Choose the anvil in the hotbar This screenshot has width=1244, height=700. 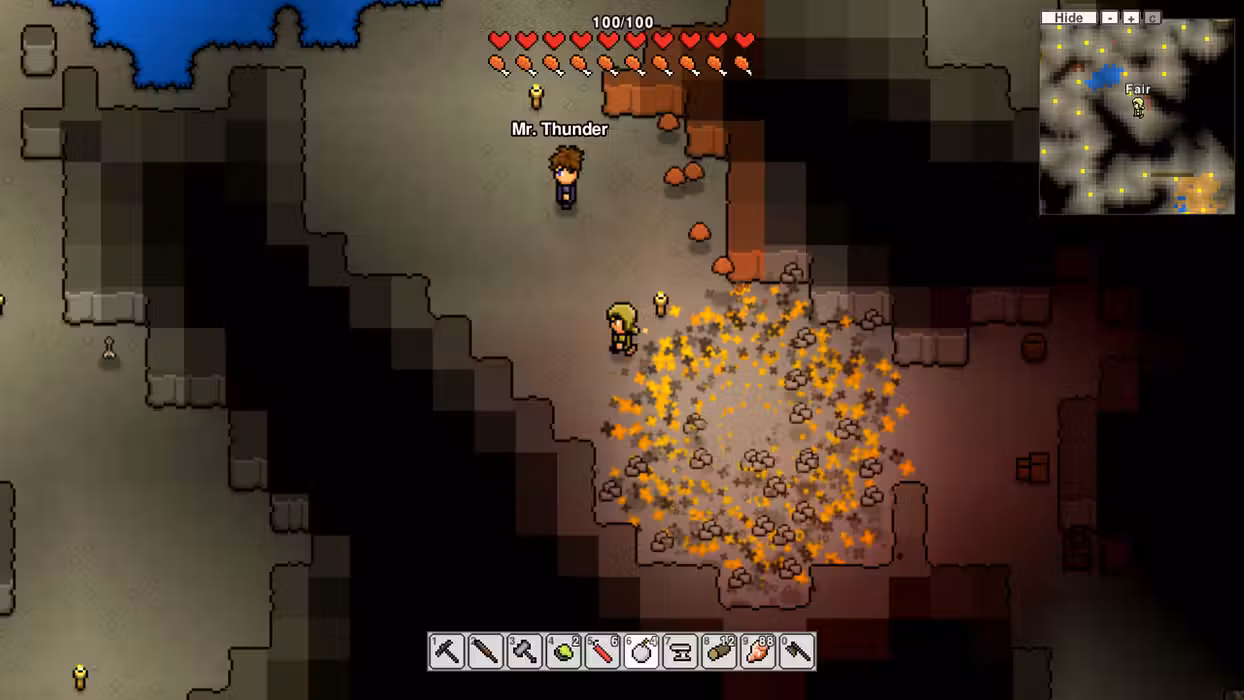coord(680,651)
